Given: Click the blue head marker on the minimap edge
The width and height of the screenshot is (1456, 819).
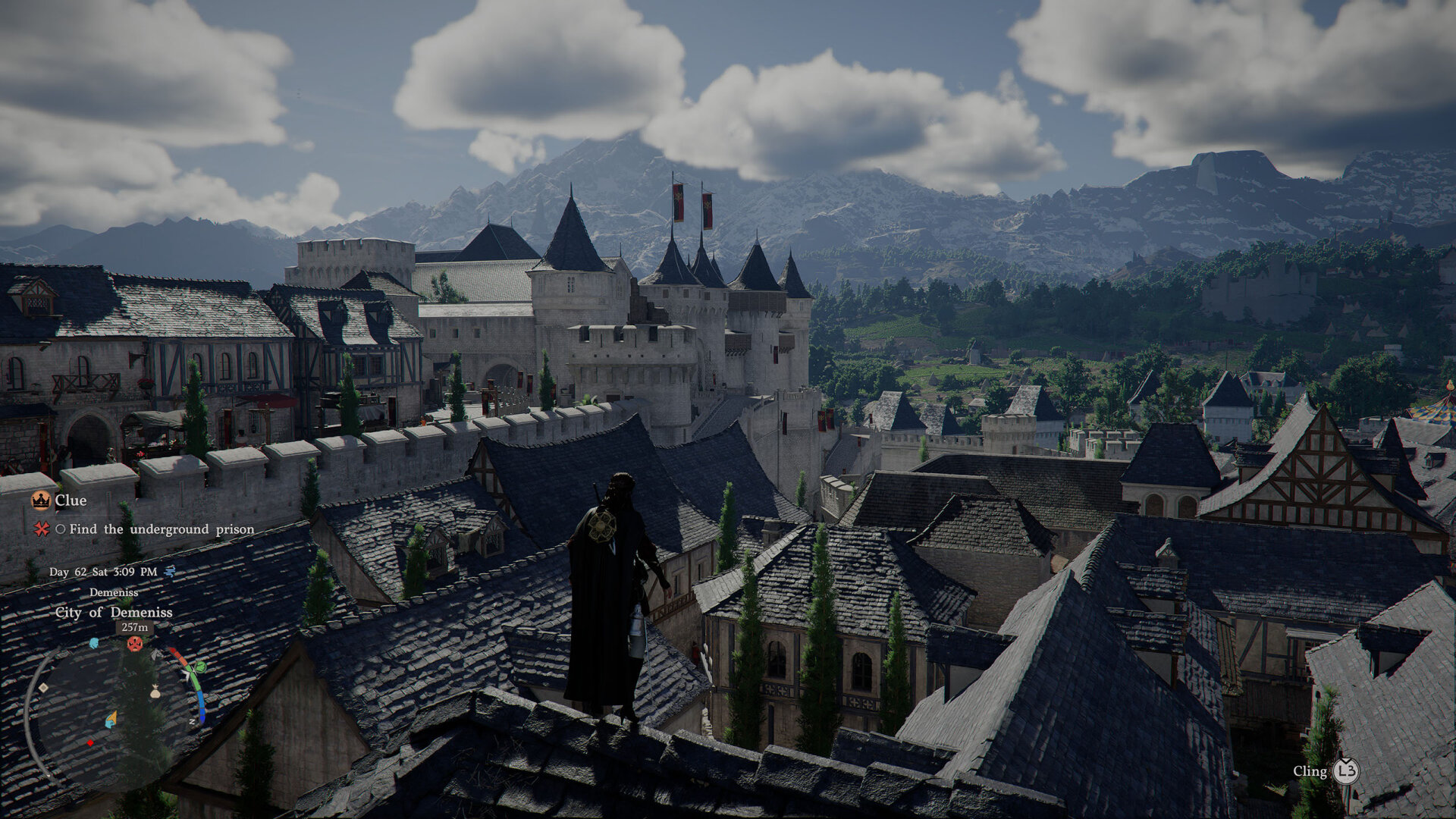Looking at the screenshot, I should coord(94,643).
